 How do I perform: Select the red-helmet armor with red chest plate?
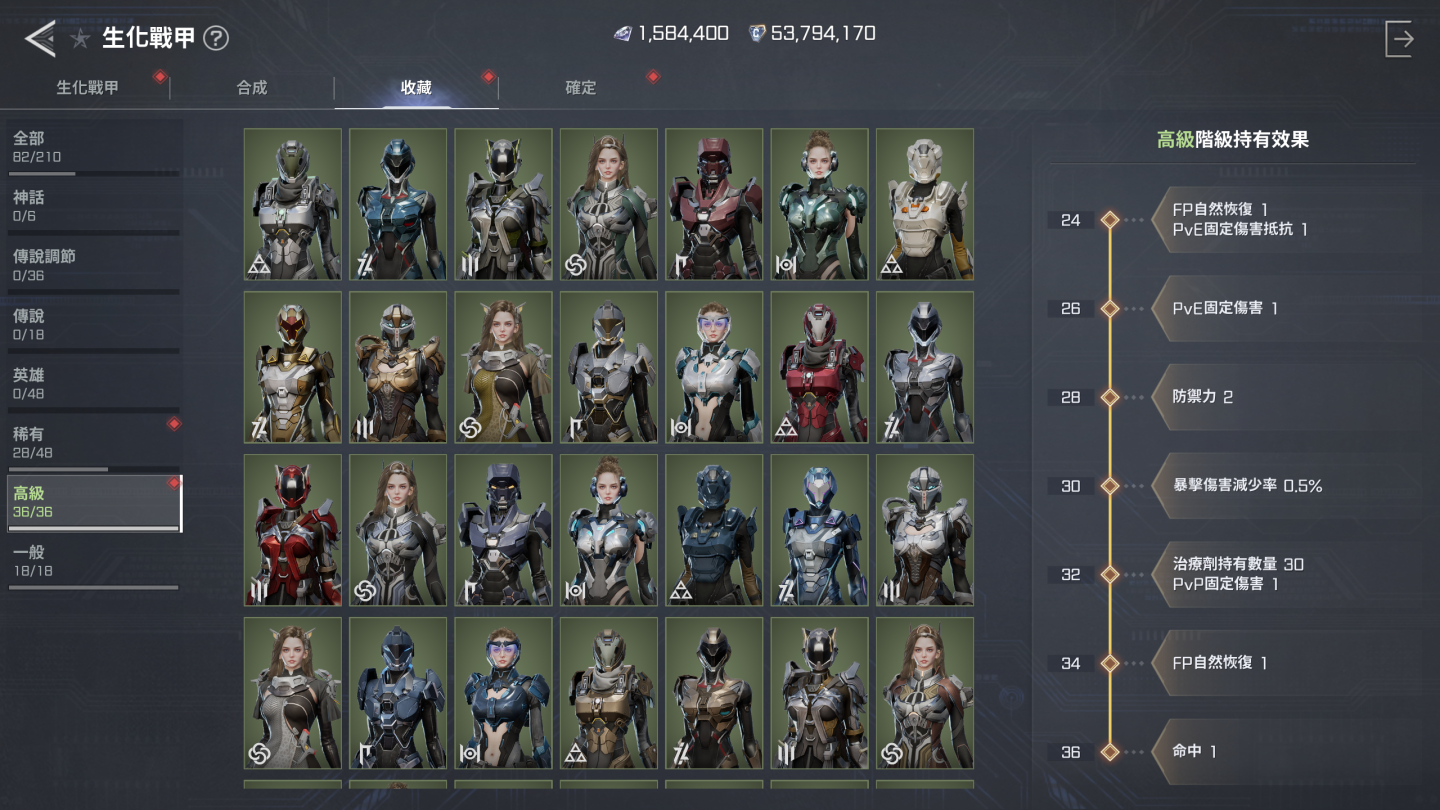pos(293,530)
